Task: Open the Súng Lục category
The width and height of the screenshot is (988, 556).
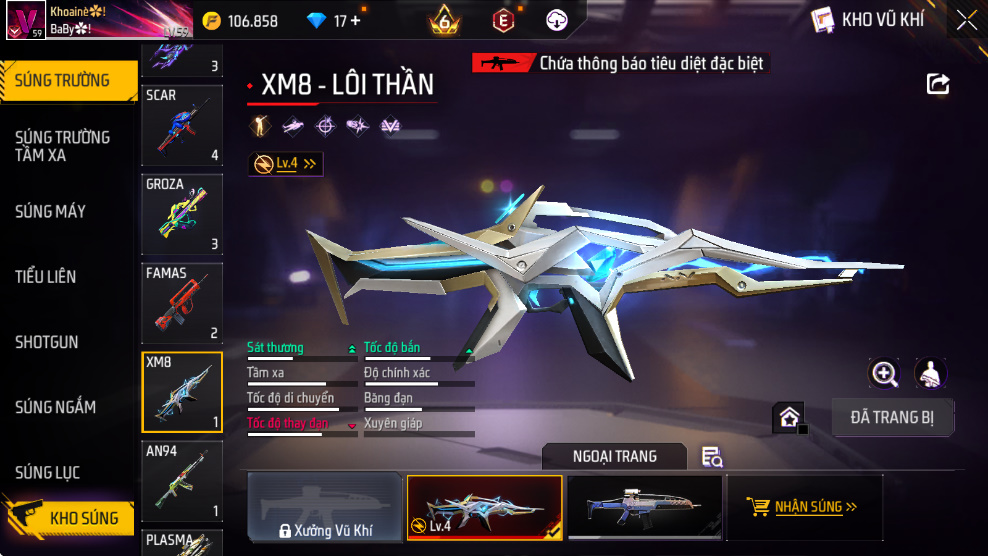Action: click(48, 472)
